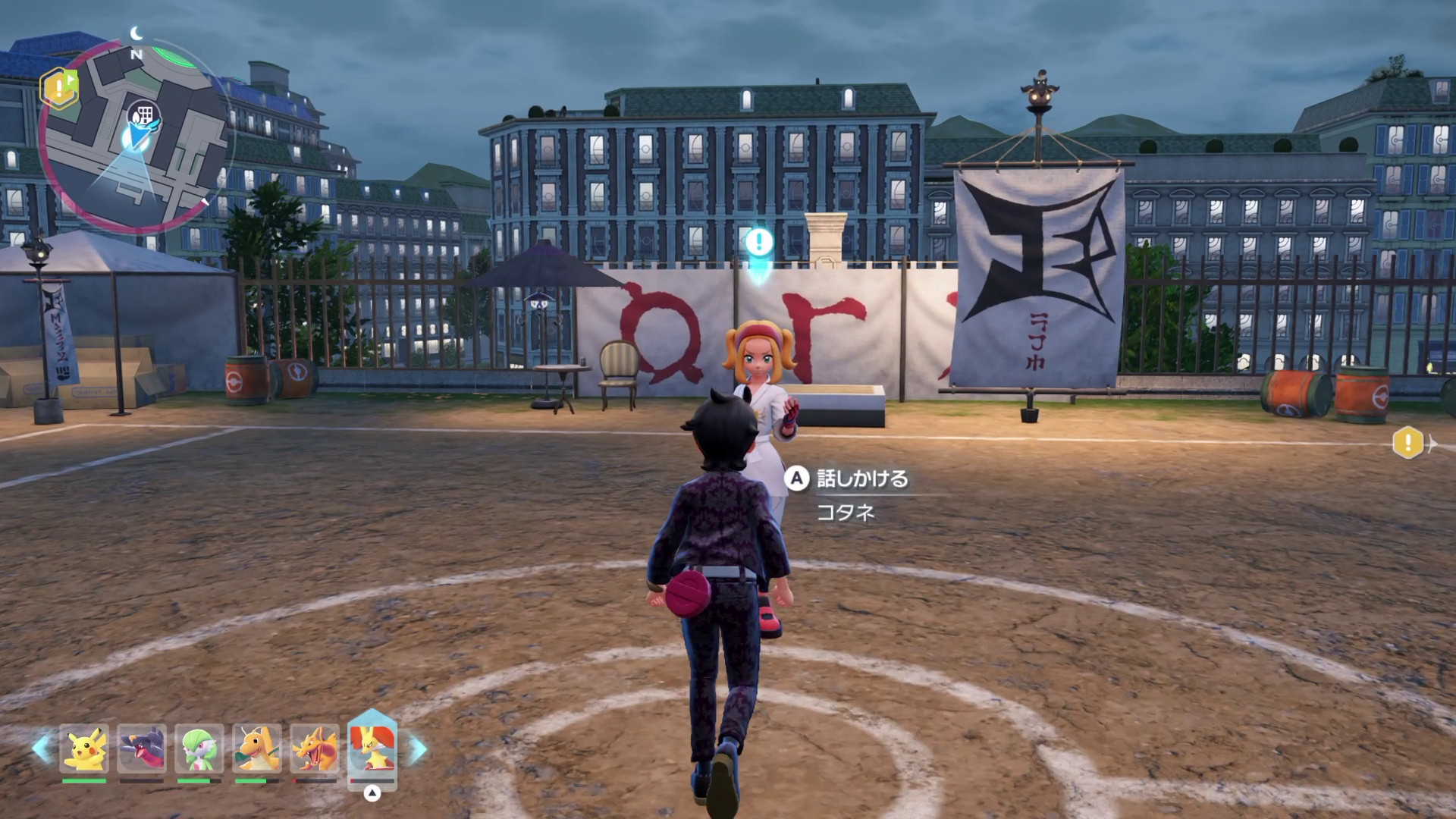The height and width of the screenshot is (819, 1456).
Task: Click the right arrow of the party bar
Action: 418,748
